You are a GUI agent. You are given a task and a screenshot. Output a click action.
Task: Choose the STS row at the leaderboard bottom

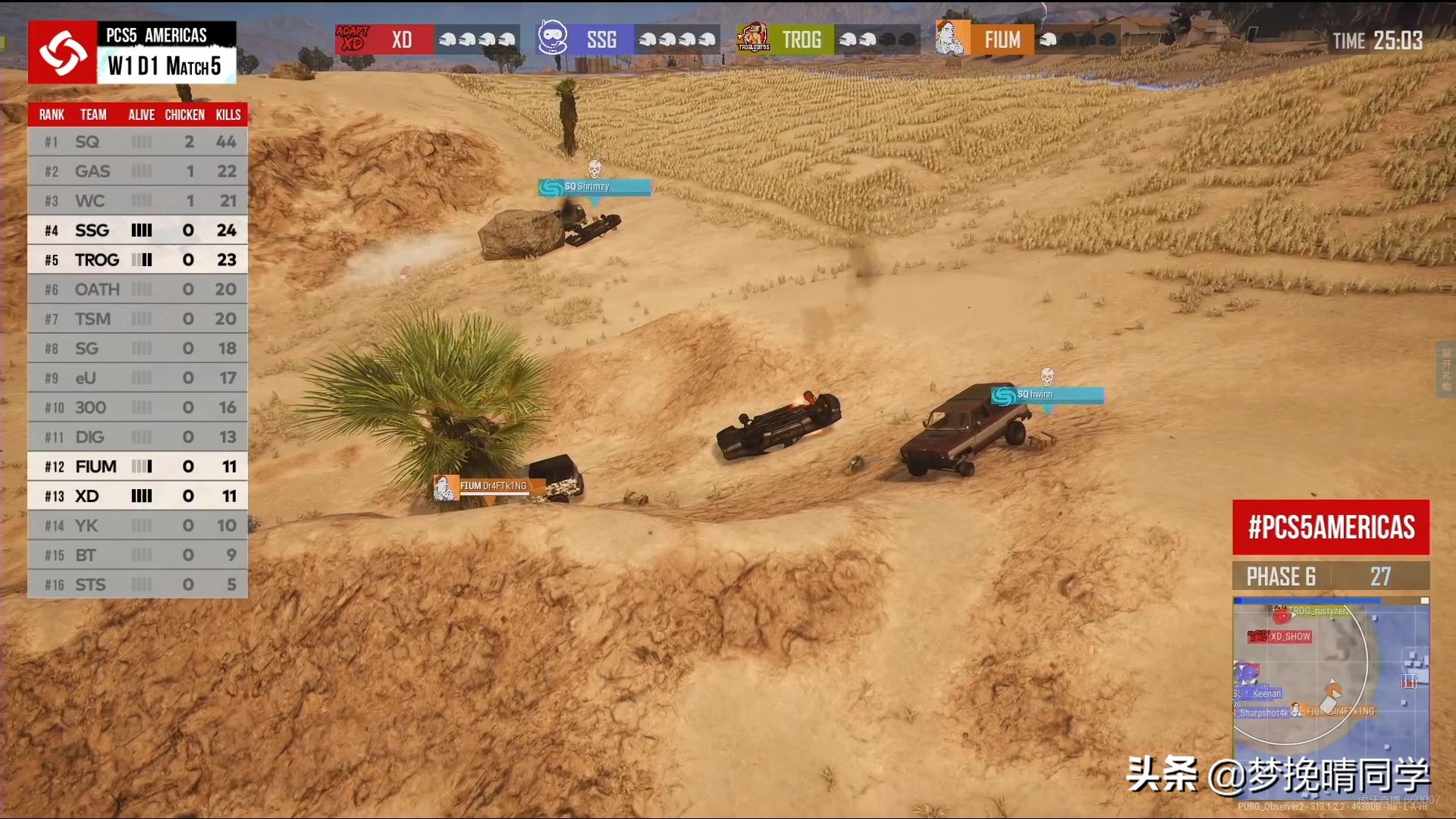137,585
